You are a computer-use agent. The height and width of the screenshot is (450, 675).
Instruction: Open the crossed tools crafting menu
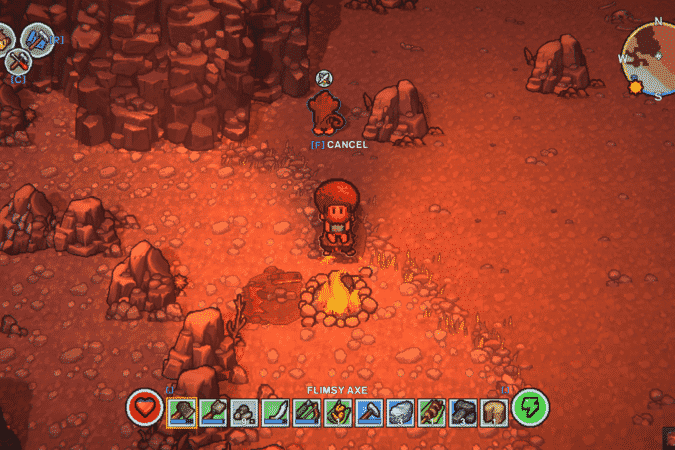tap(17, 62)
